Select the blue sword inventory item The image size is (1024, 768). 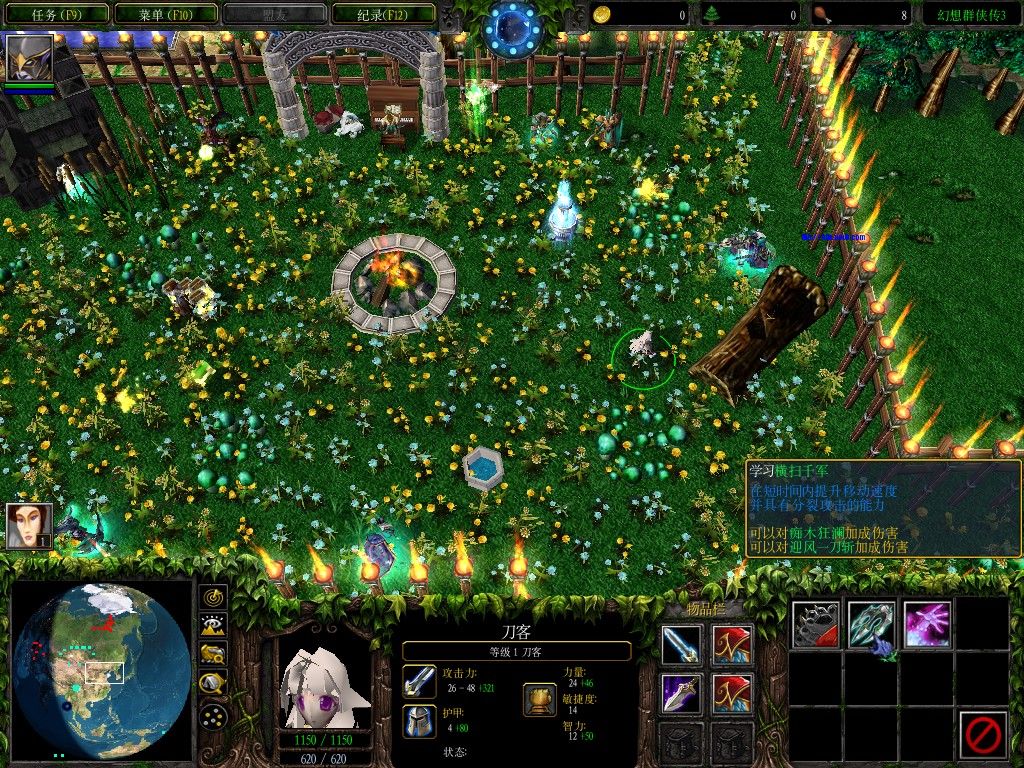click(681, 645)
